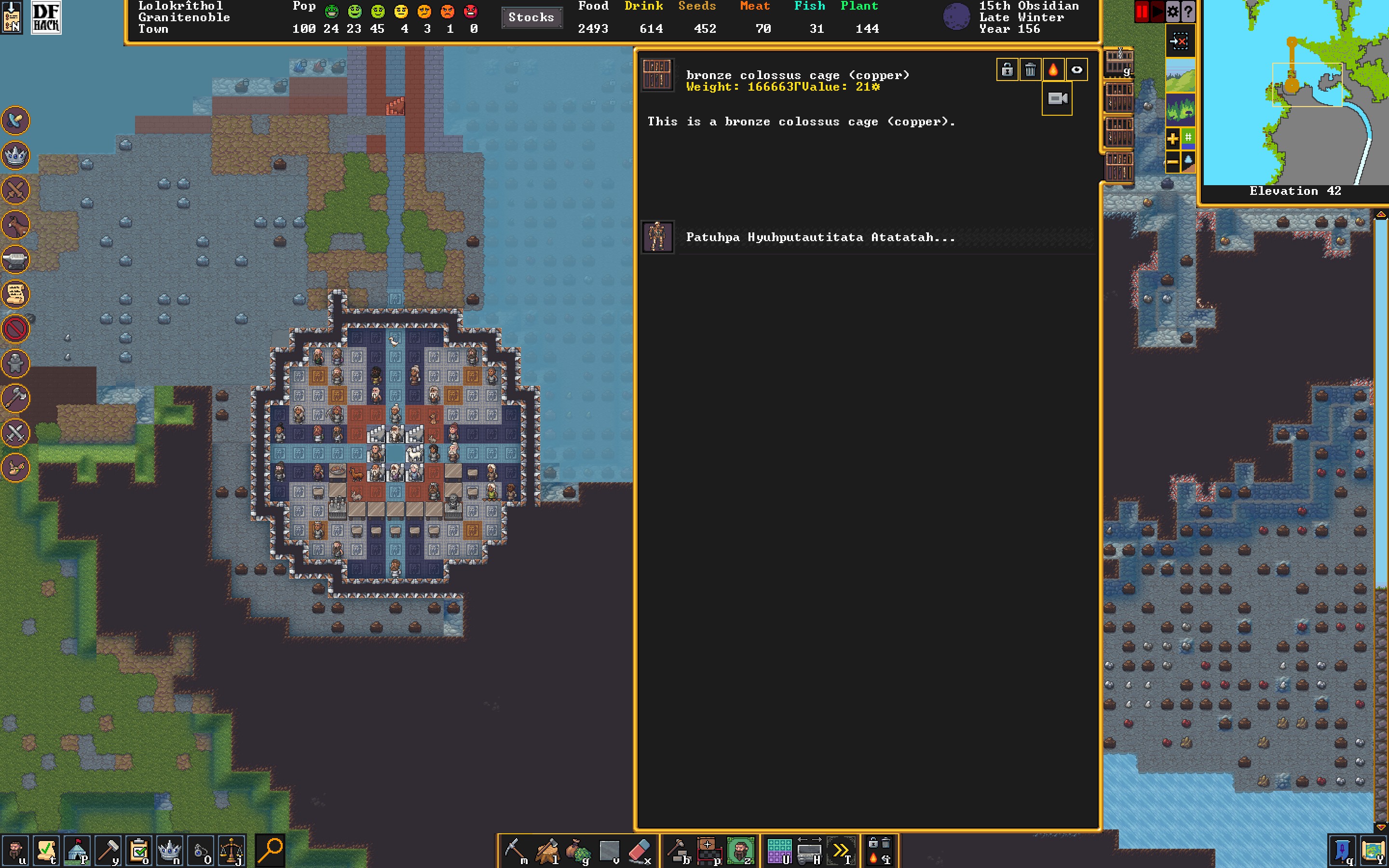Click the red pause button
The height and width of the screenshot is (868, 1389).
pyautogui.click(x=1141, y=12)
